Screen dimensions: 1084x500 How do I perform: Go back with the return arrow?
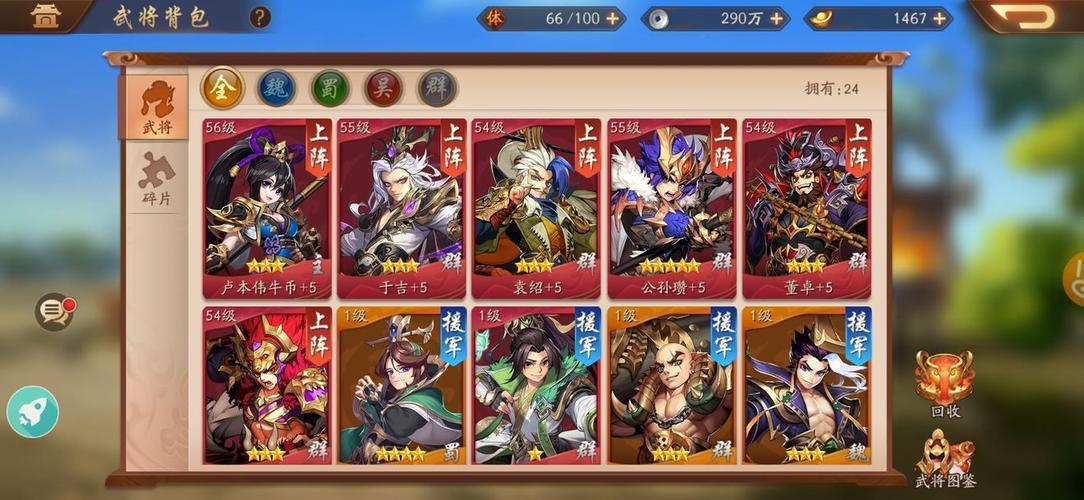pyautogui.click(x=1024, y=16)
